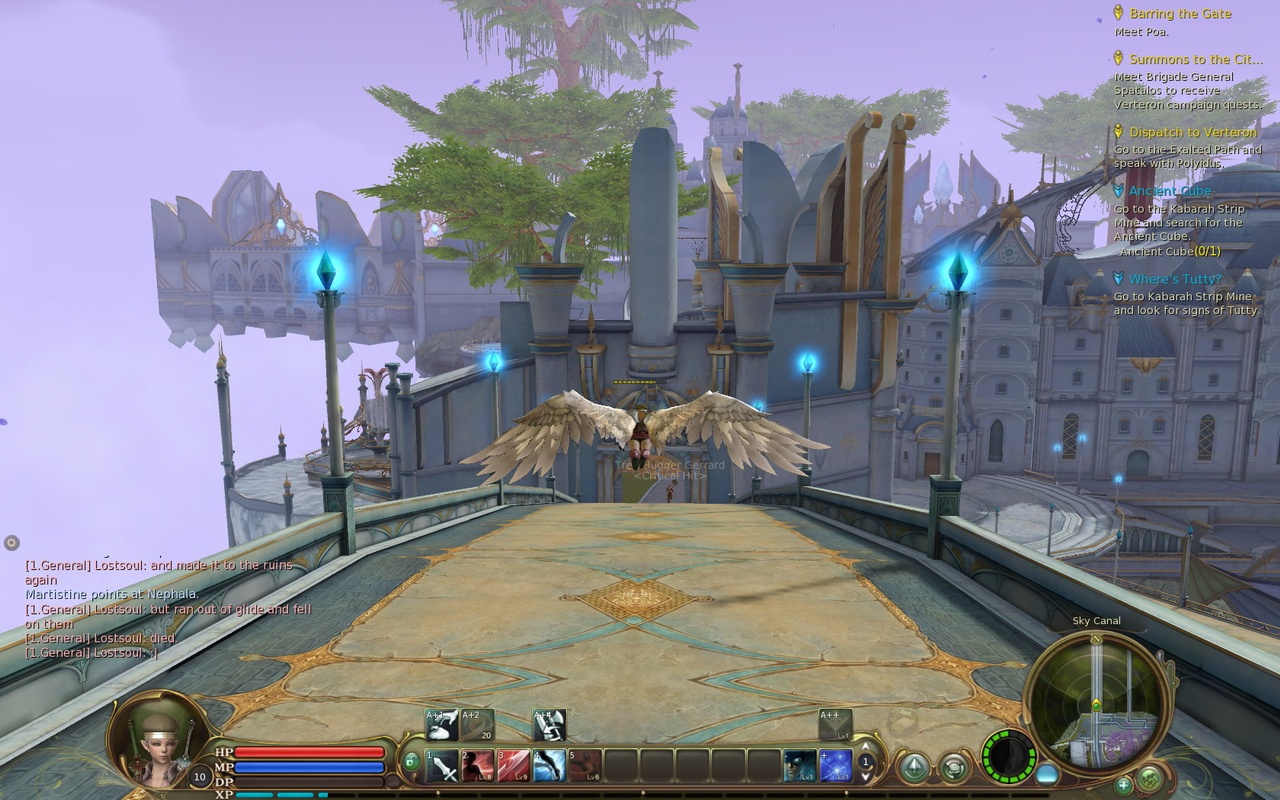Click the green ascend arrow button near the minimap

point(916,766)
